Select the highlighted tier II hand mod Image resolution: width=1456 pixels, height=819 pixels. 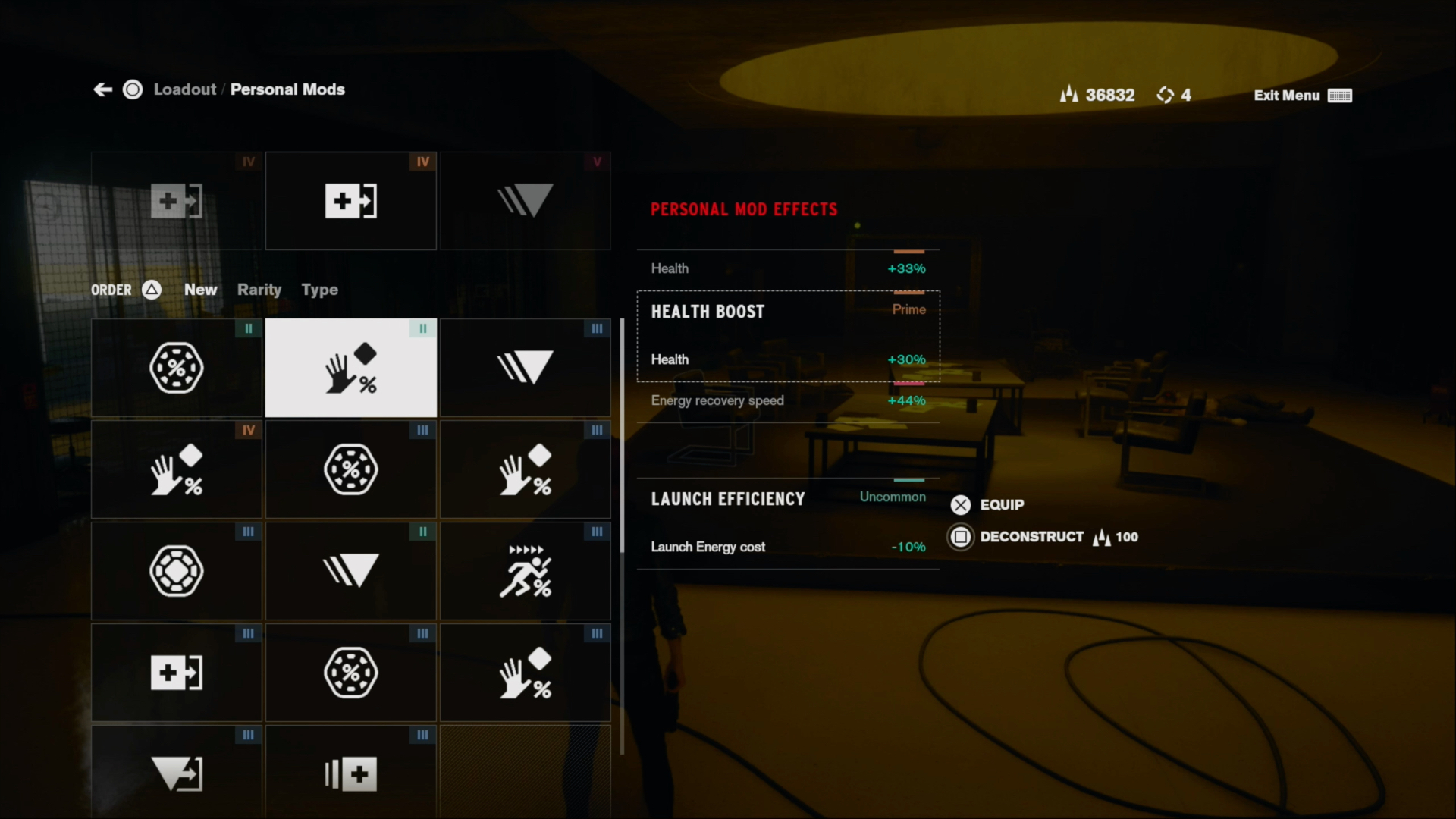pos(350,368)
